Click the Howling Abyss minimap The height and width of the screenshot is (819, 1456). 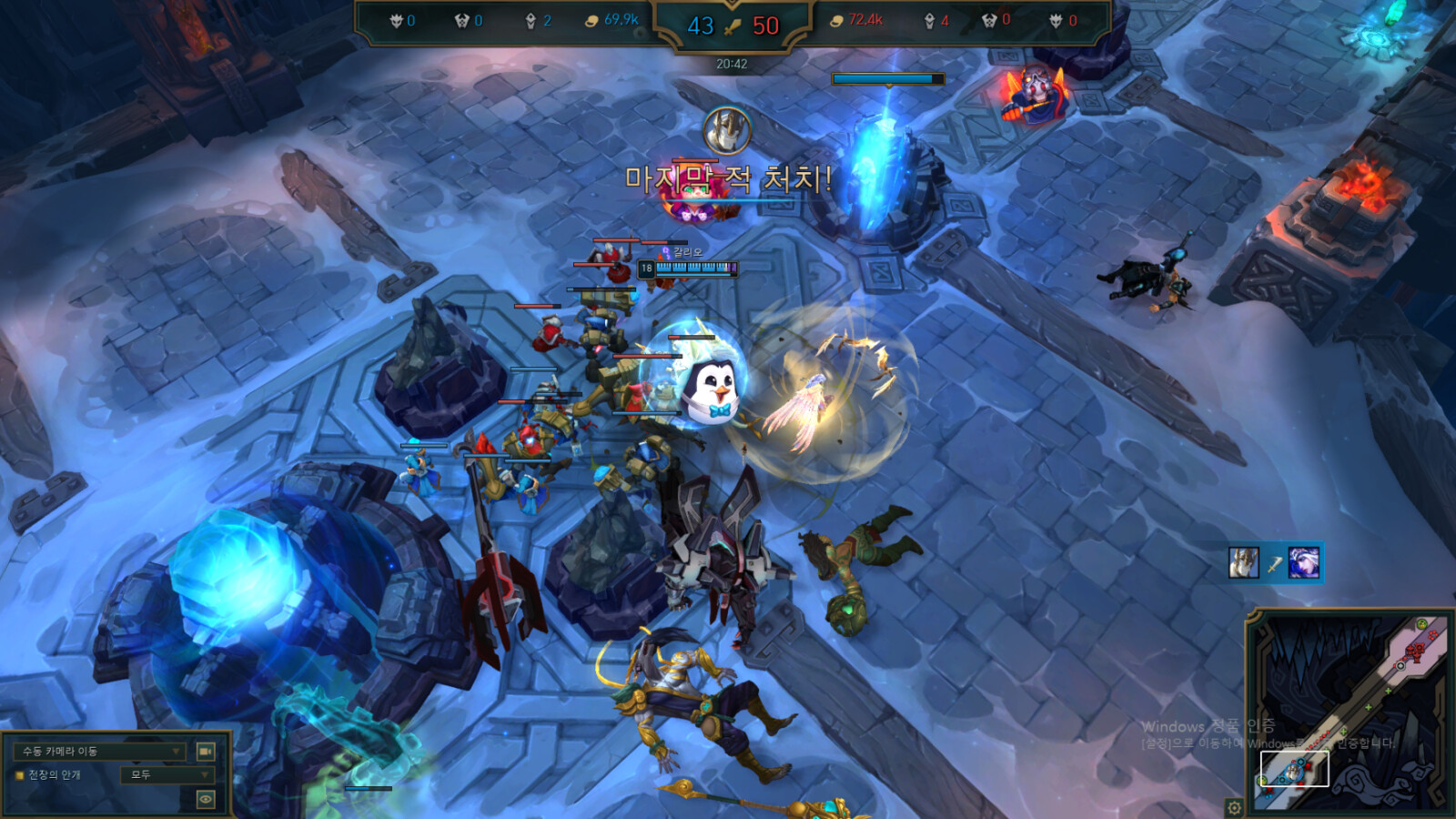pos(1350,711)
